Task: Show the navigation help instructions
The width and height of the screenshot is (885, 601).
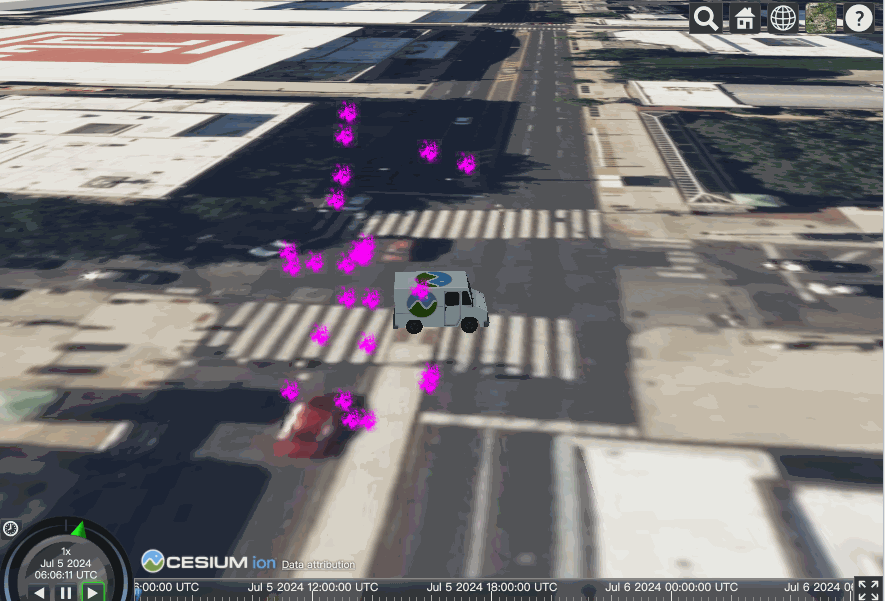Action: point(859,18)
